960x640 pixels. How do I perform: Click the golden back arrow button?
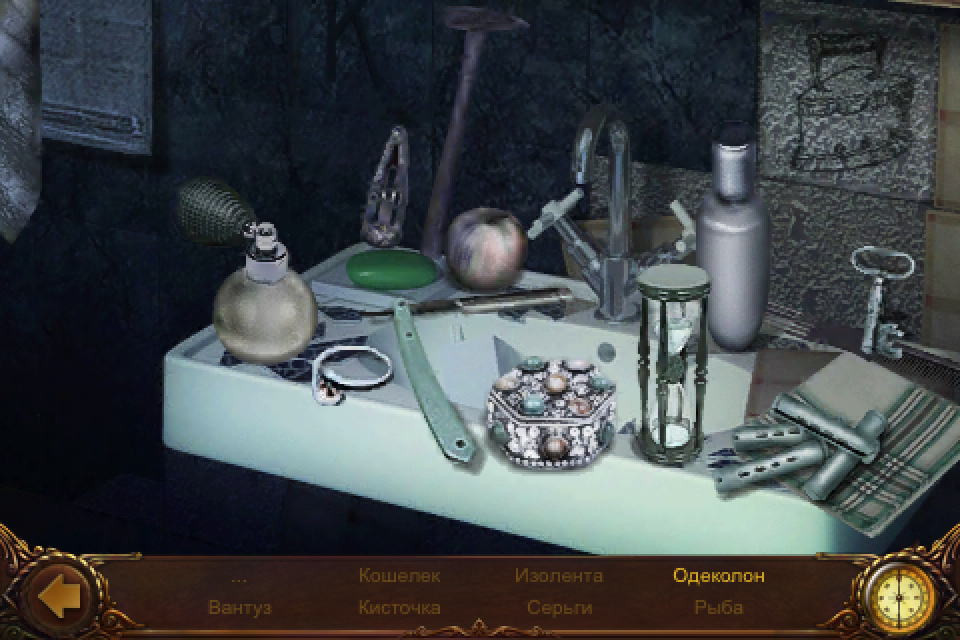point(58,597)
